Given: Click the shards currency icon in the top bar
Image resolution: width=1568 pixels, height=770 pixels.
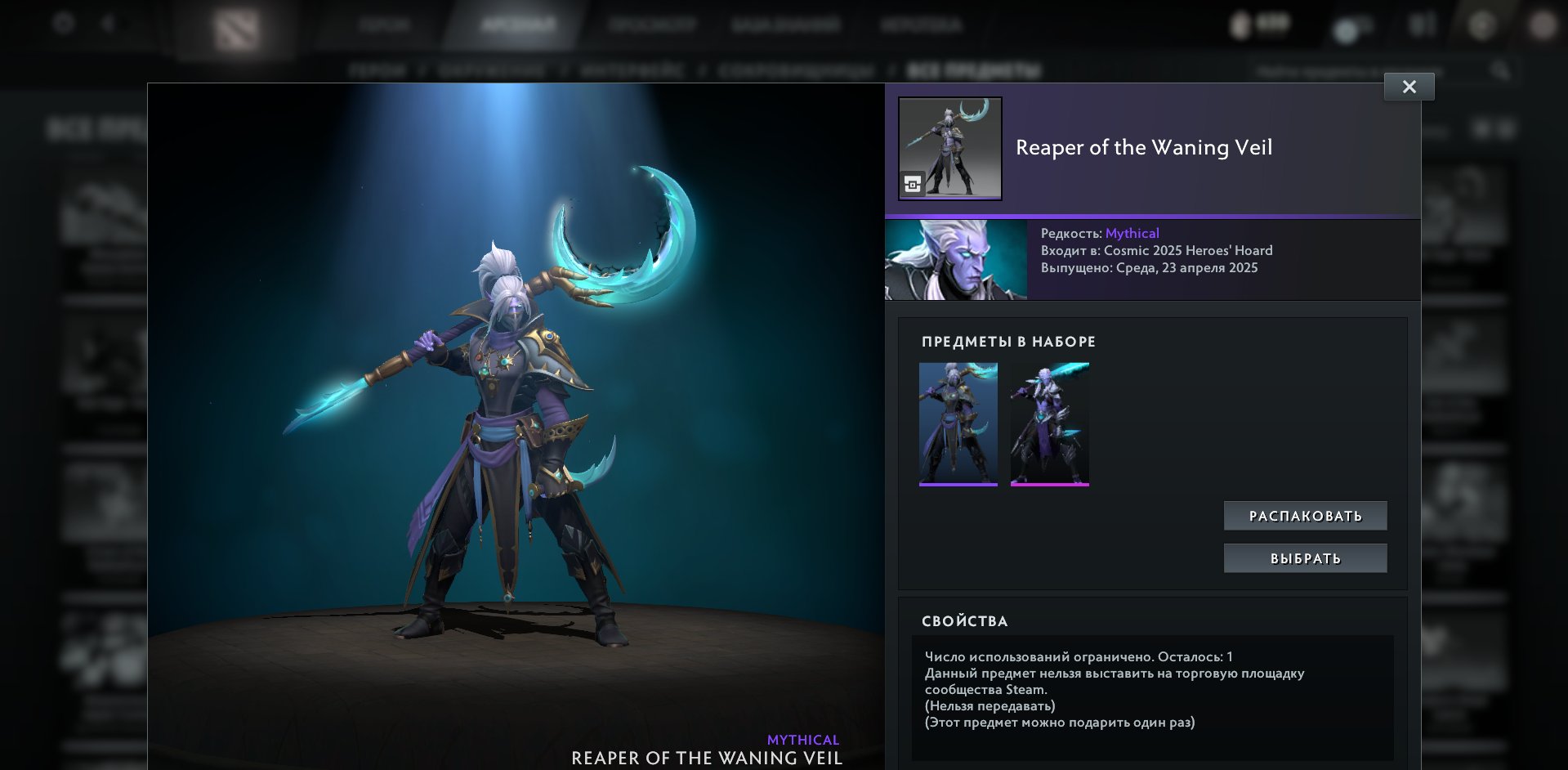Looking at the screenshot, I should click(1240, 25).
